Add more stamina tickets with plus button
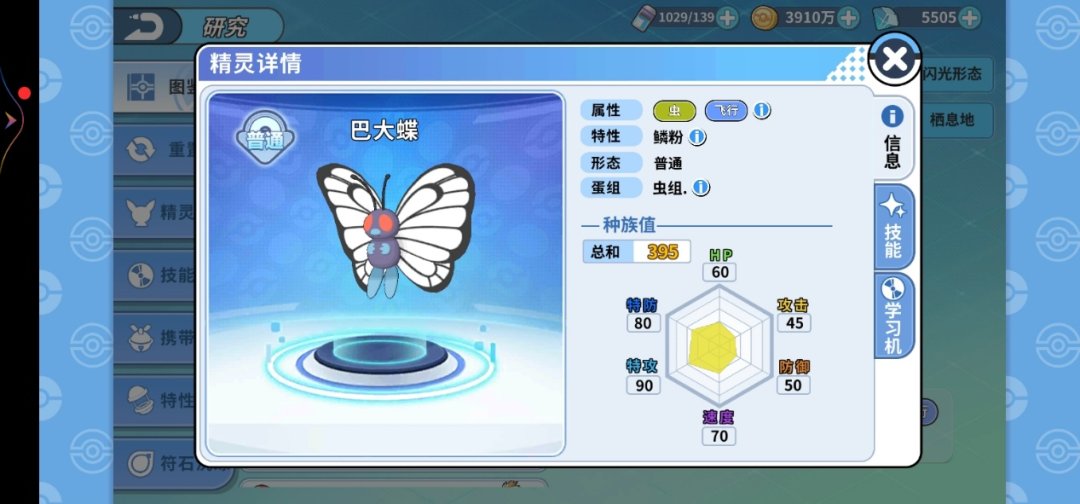 point(727,17)
